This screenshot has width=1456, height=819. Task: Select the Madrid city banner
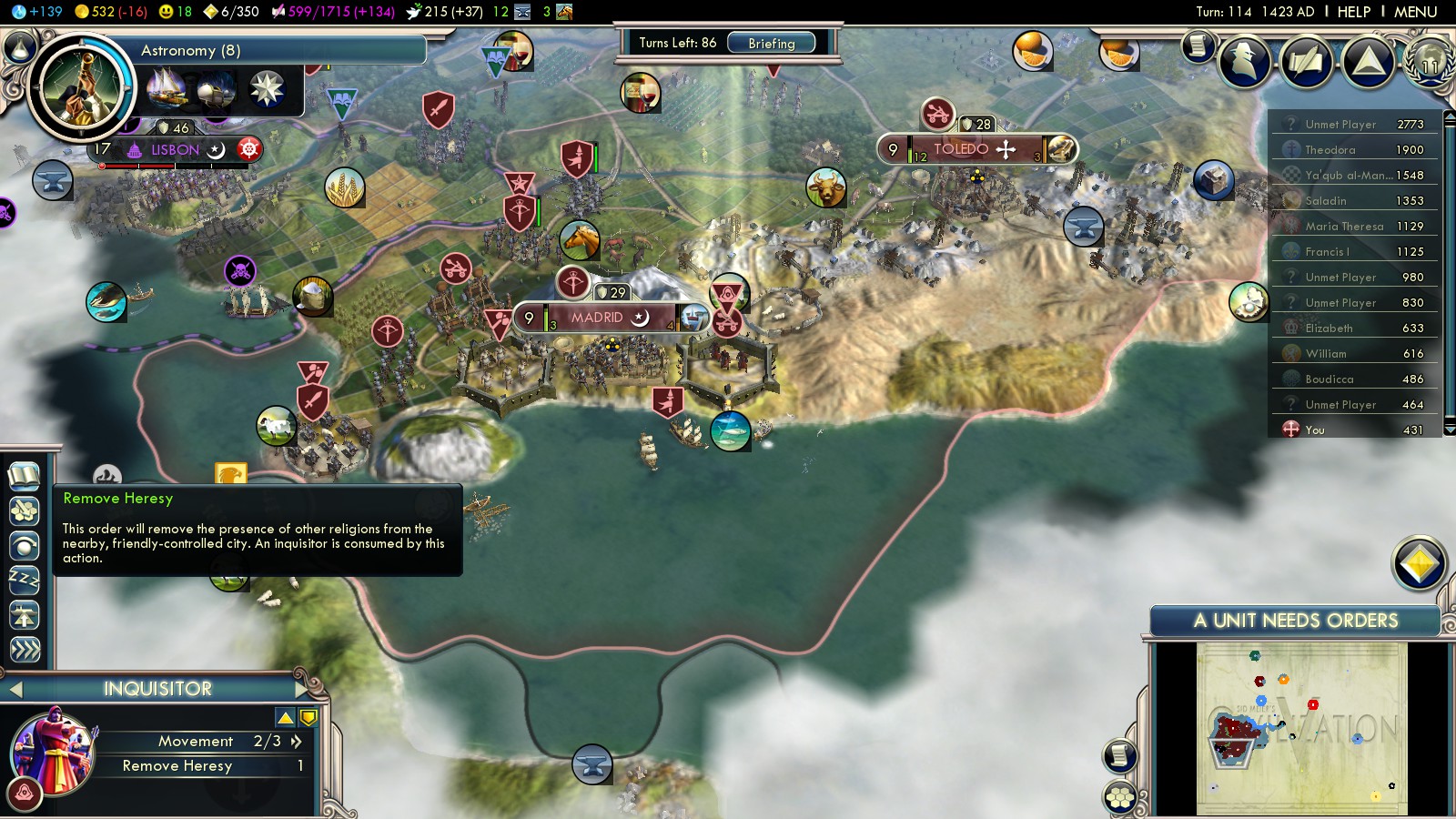597,318
